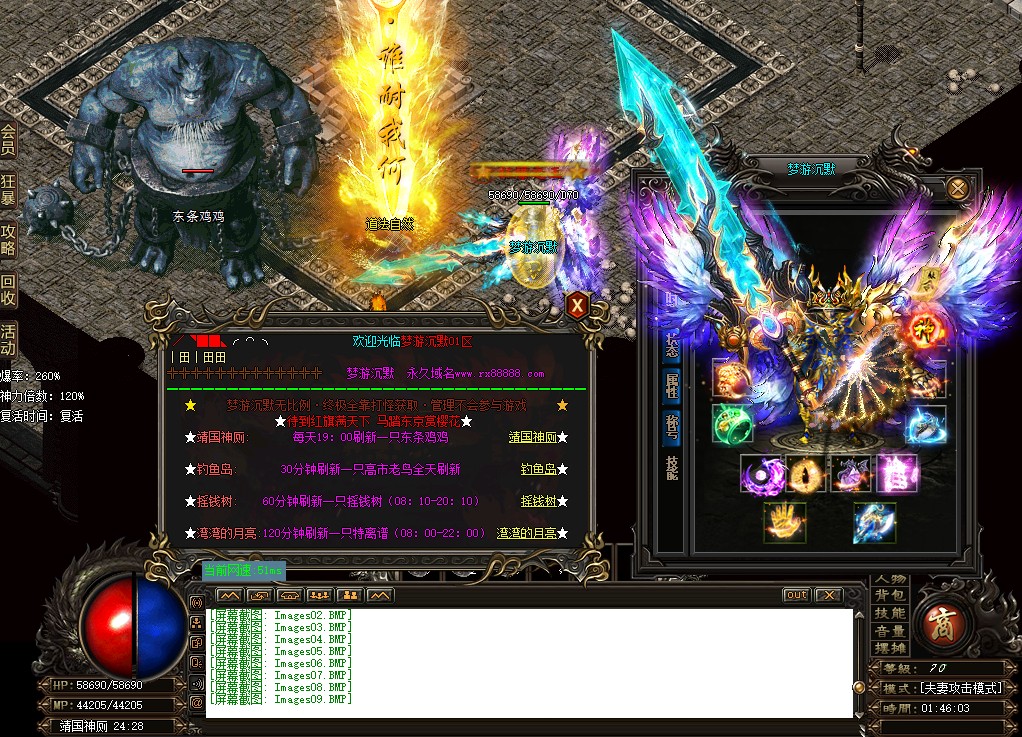Open the 活动 events side button
The width and height of the screenshot is (1022, 737).
point(8,340)
